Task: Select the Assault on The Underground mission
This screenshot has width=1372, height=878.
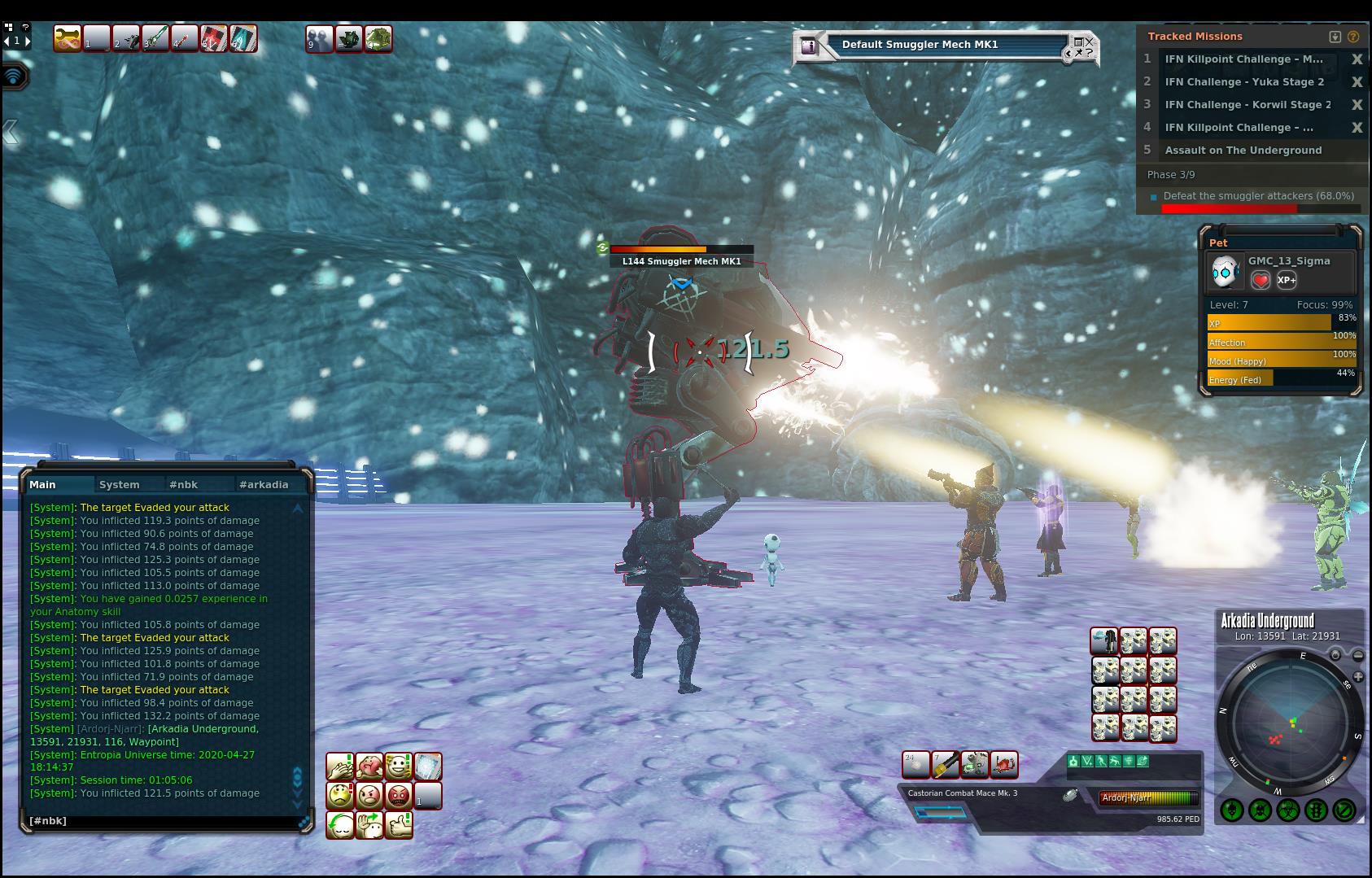Action: click(1243, 151)
